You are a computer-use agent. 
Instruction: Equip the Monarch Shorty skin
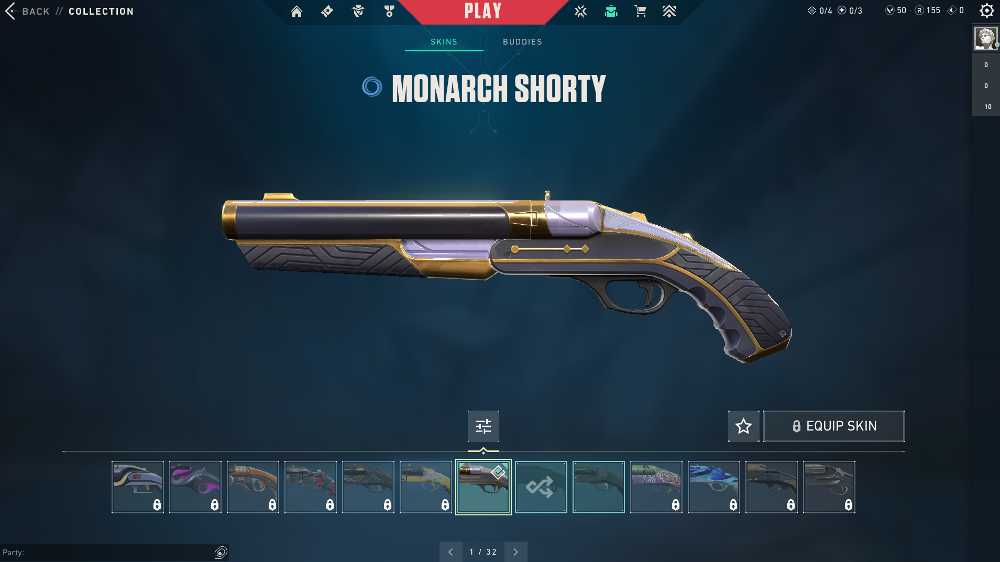click(834, 426)
